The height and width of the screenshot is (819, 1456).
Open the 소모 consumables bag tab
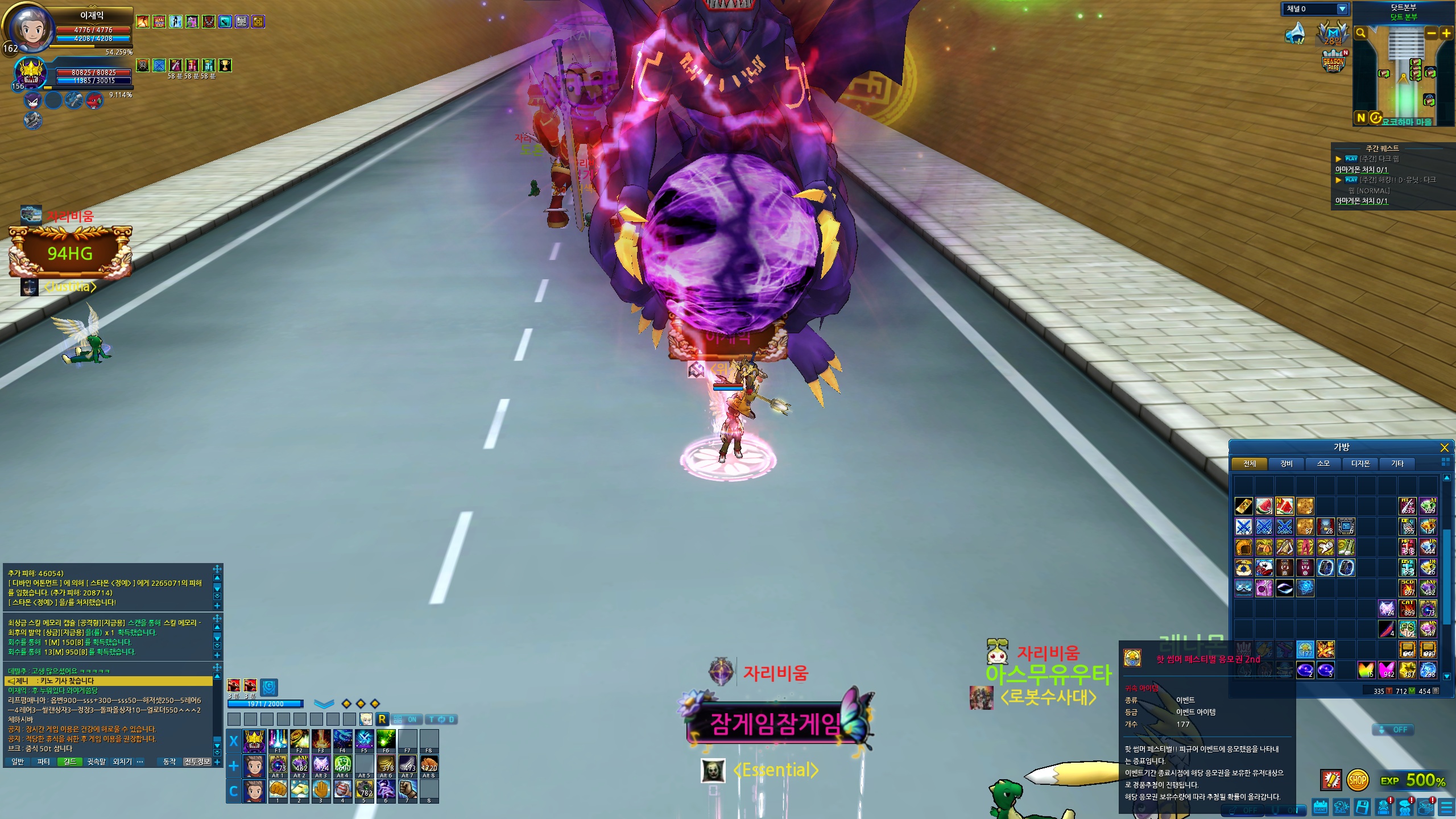[1323, 464]
